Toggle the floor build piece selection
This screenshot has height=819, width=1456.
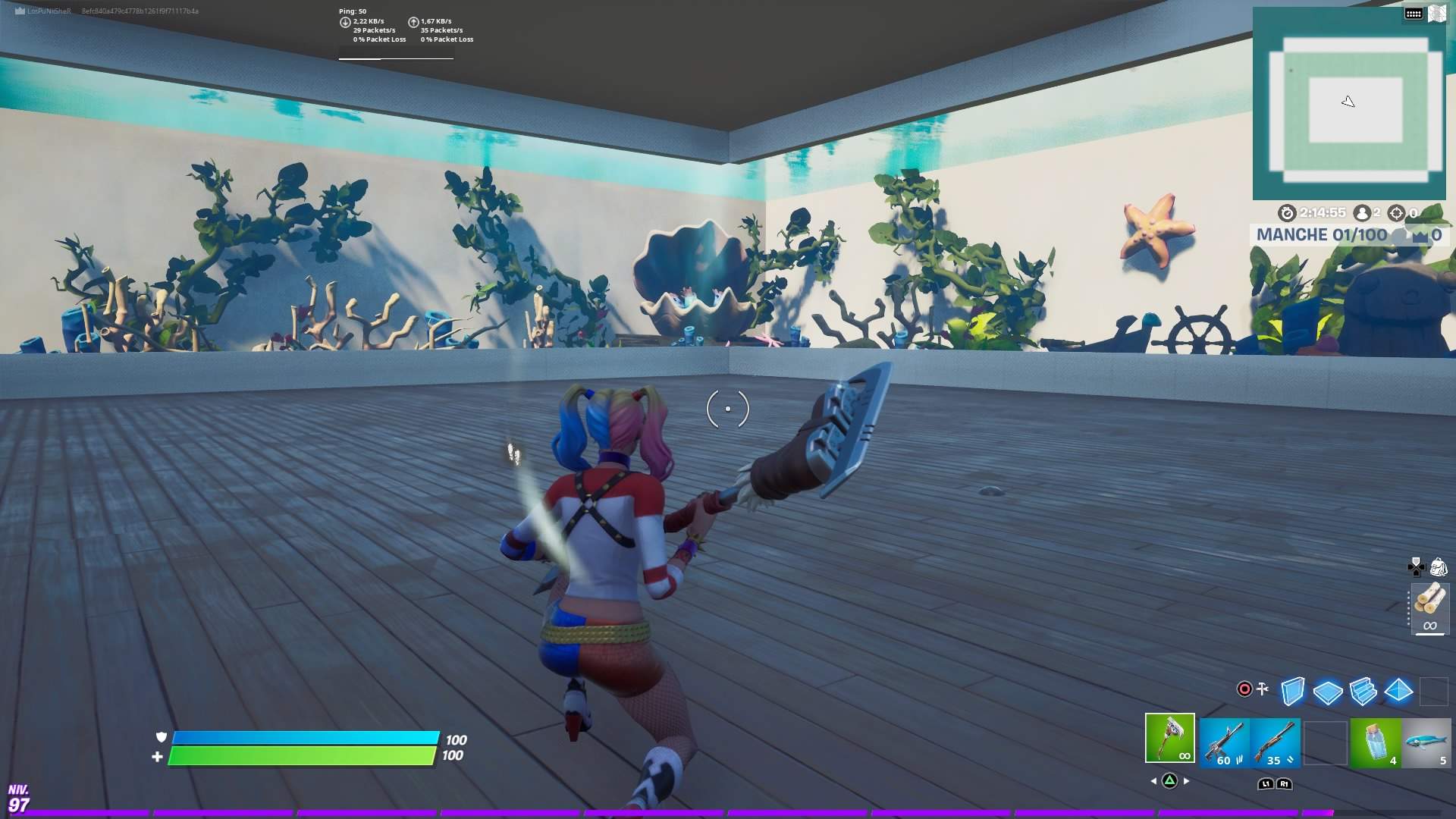point(1328,690)
